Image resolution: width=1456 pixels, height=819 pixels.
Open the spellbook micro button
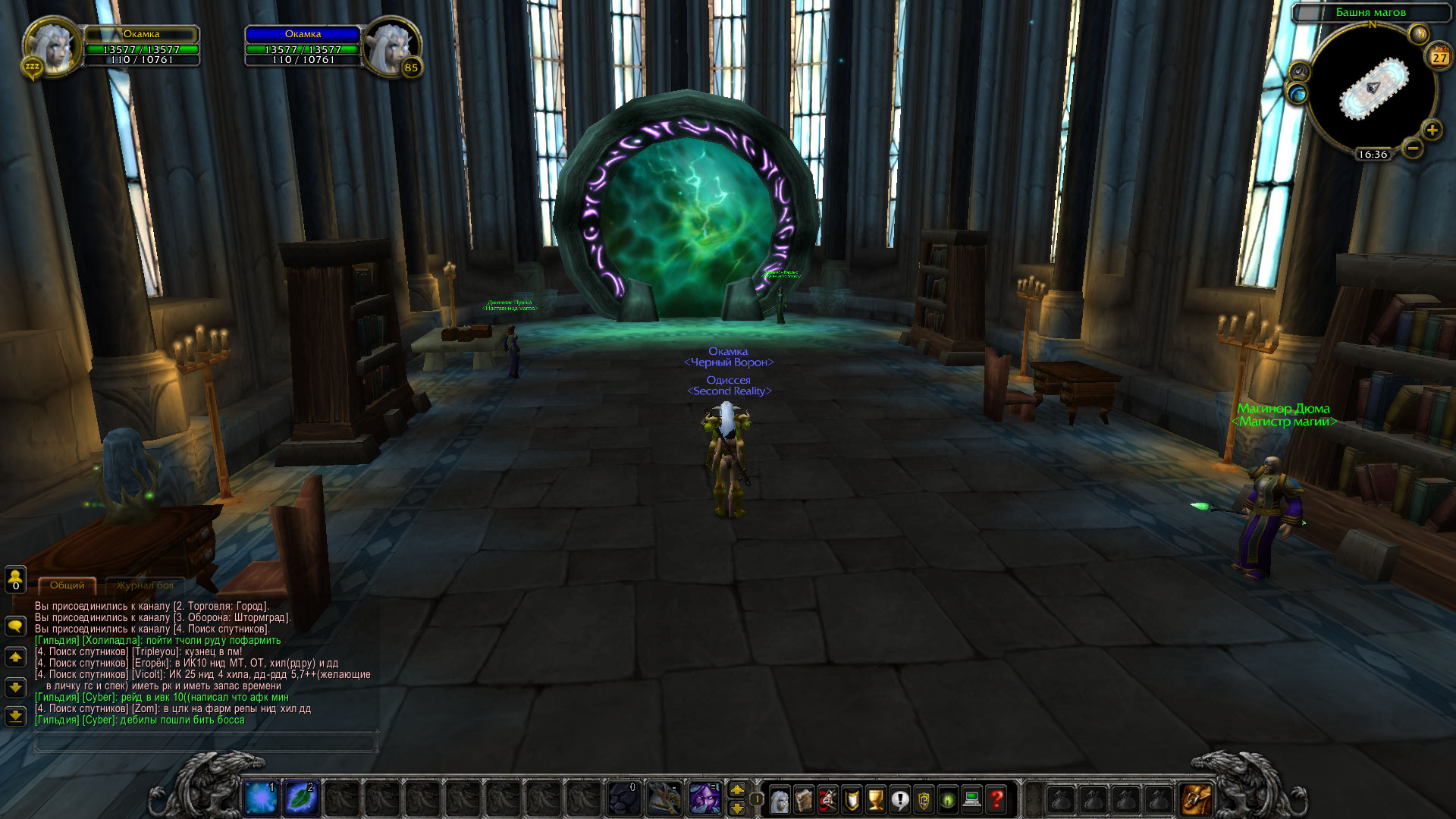[804, 799]
